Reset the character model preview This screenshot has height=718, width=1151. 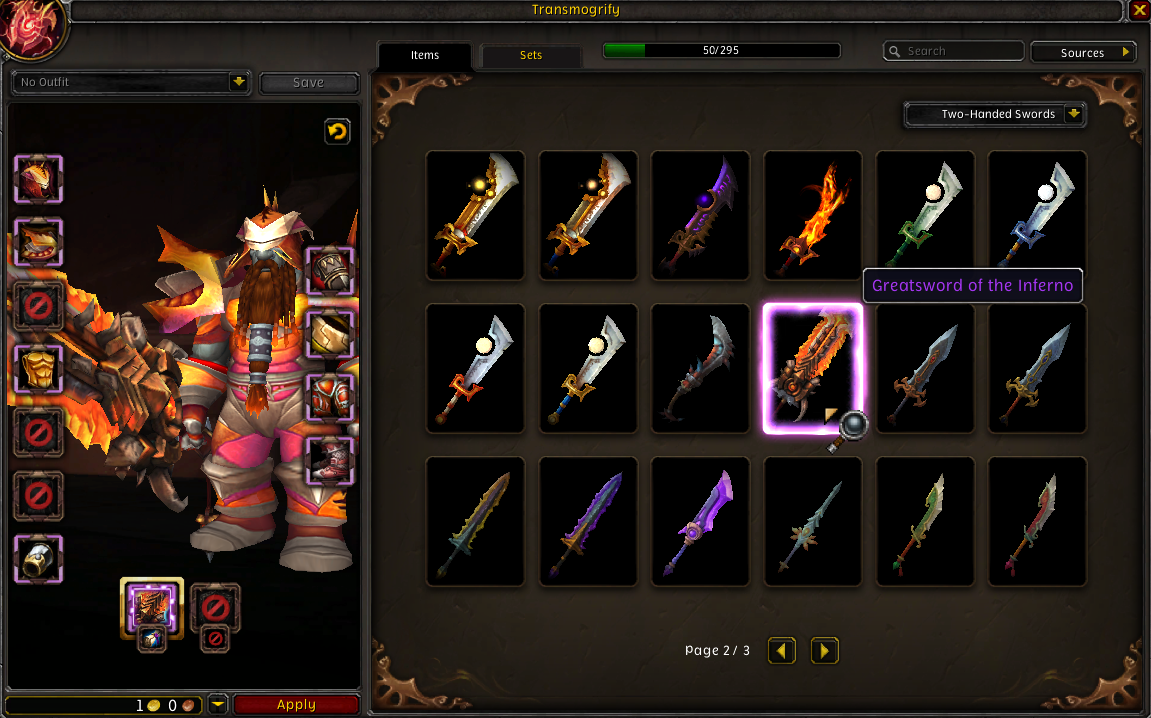(337, 131)
